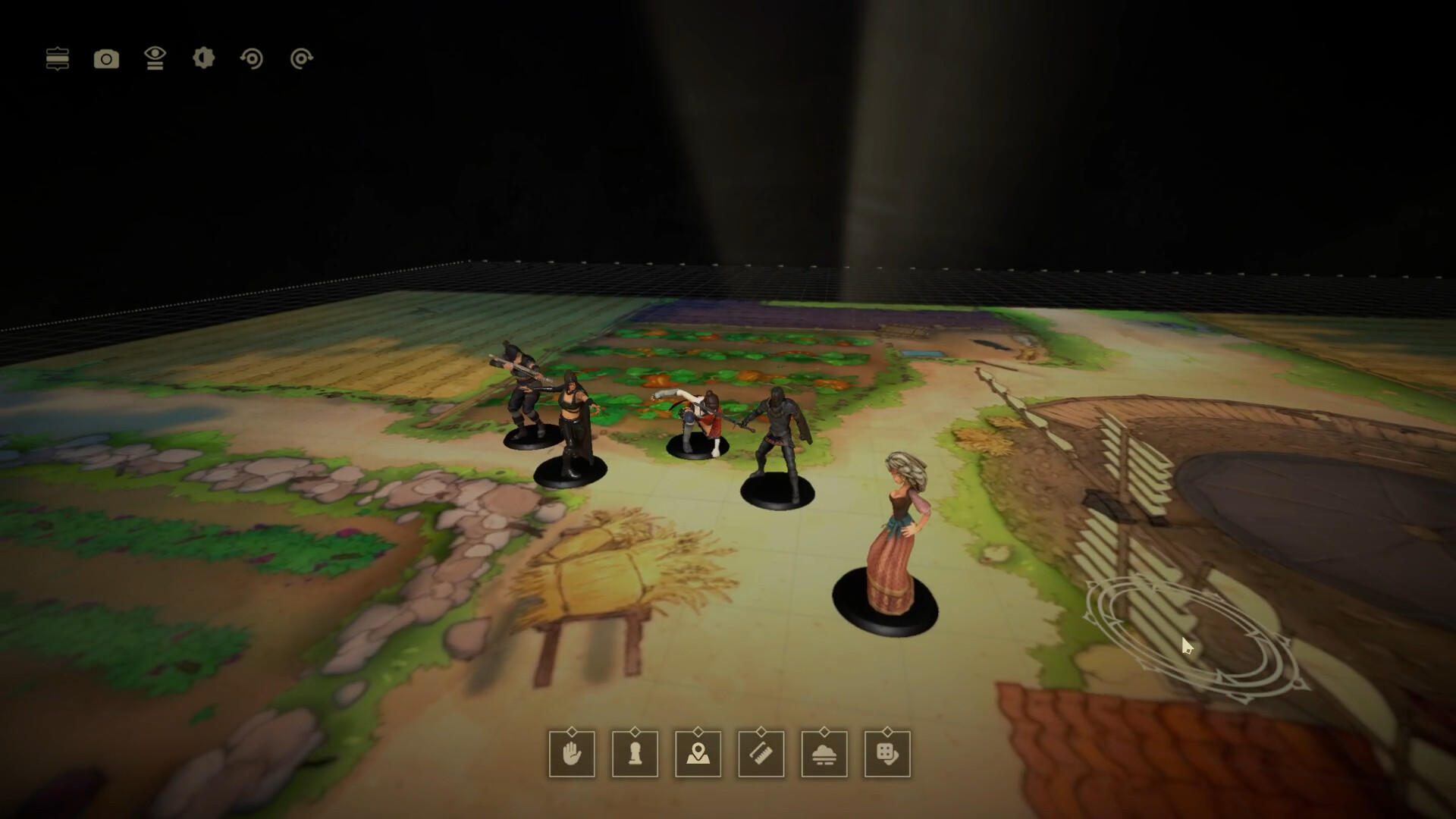Open the miniature token tool
1456x819 pixels.
click(x=635, y=756)
